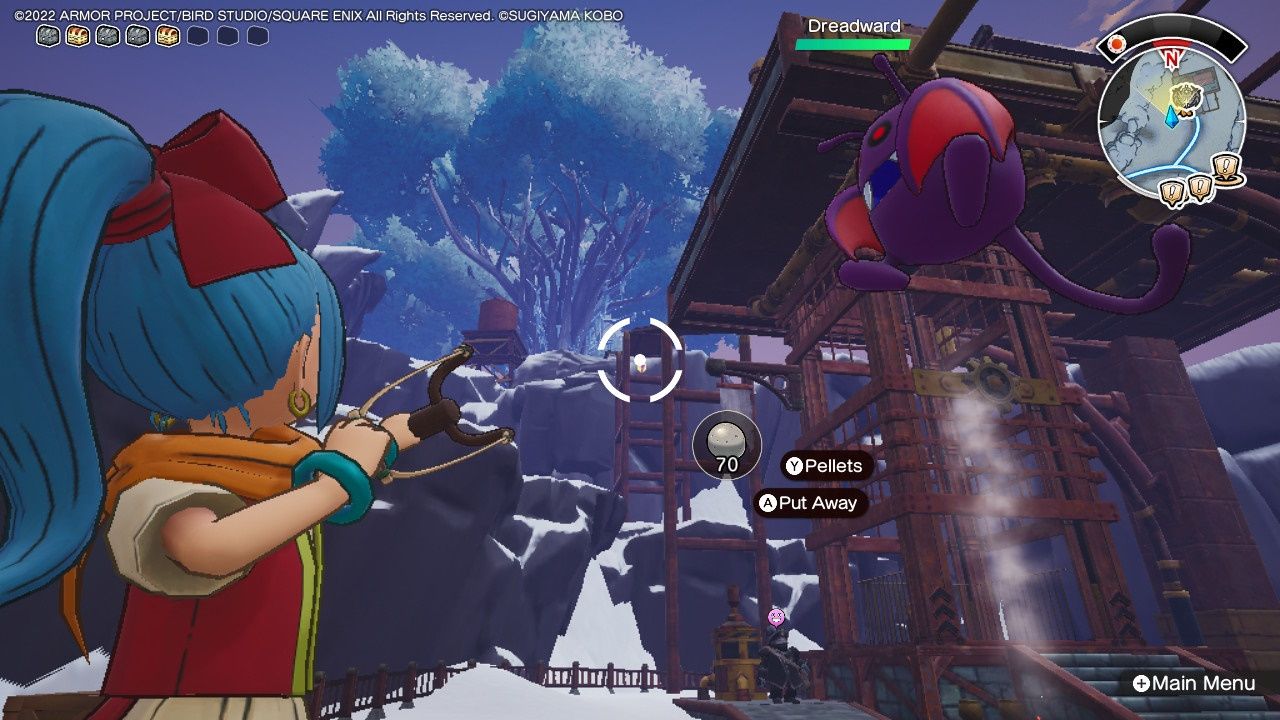Screen dimensions: 1280x720
Task: Click the blue player arrow on the minimap
Action: click(x=1172, y=118)
